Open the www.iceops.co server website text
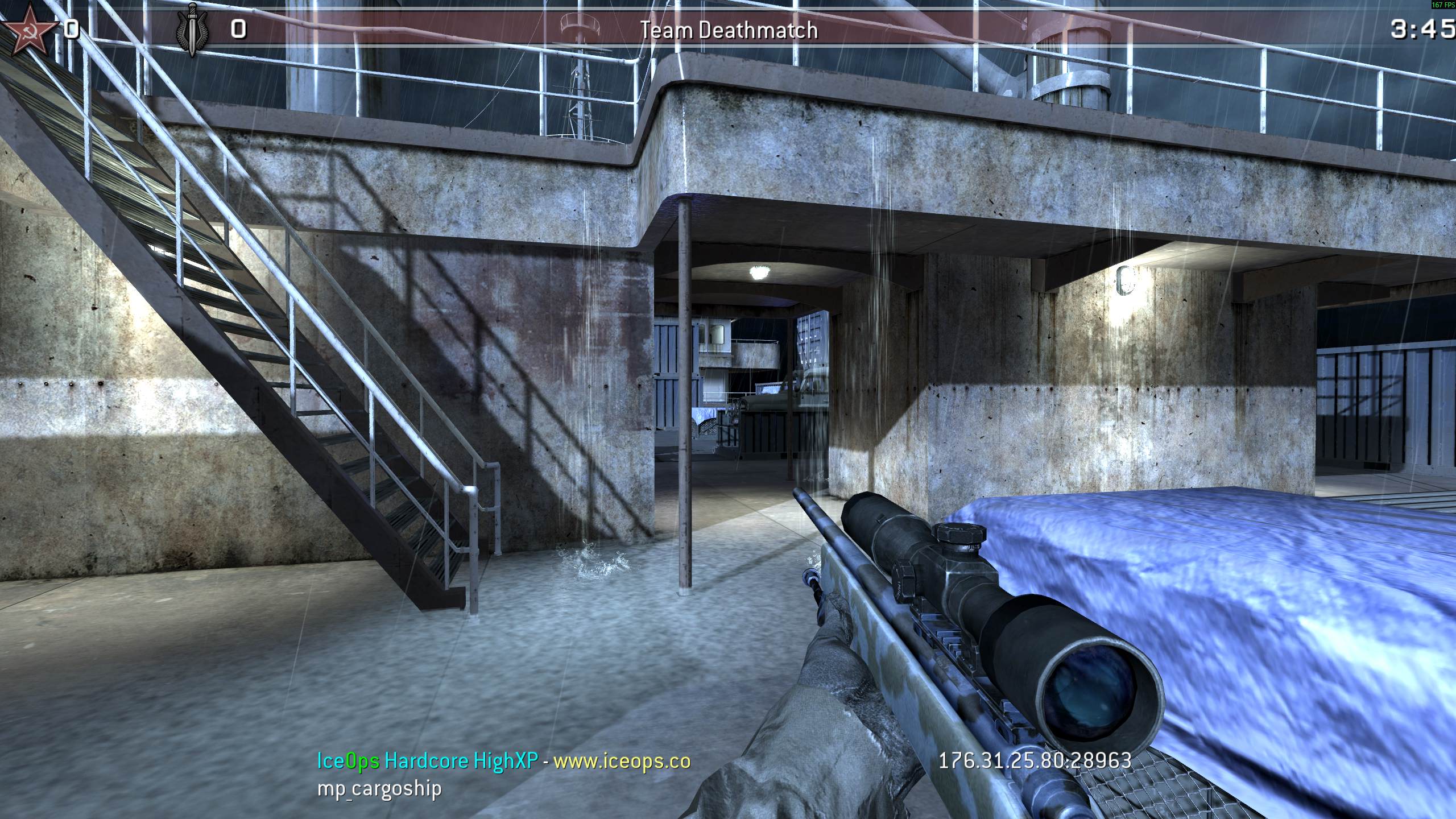 622,760
